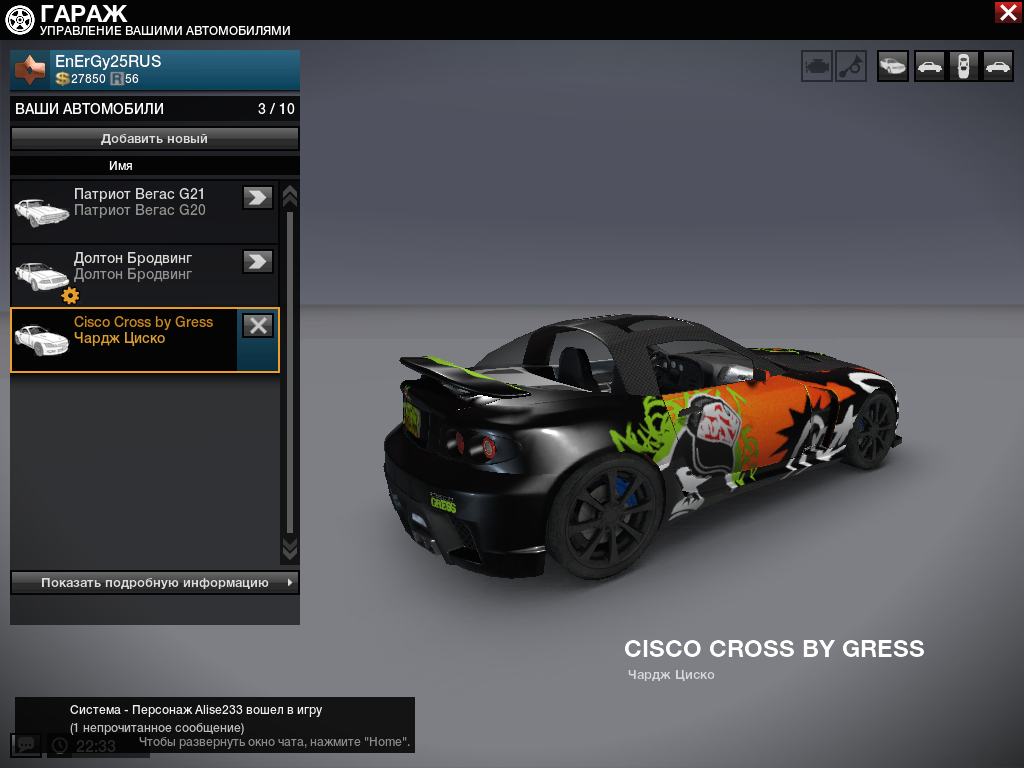Open 'Показать подробную информацию' expander

point(155,582)
